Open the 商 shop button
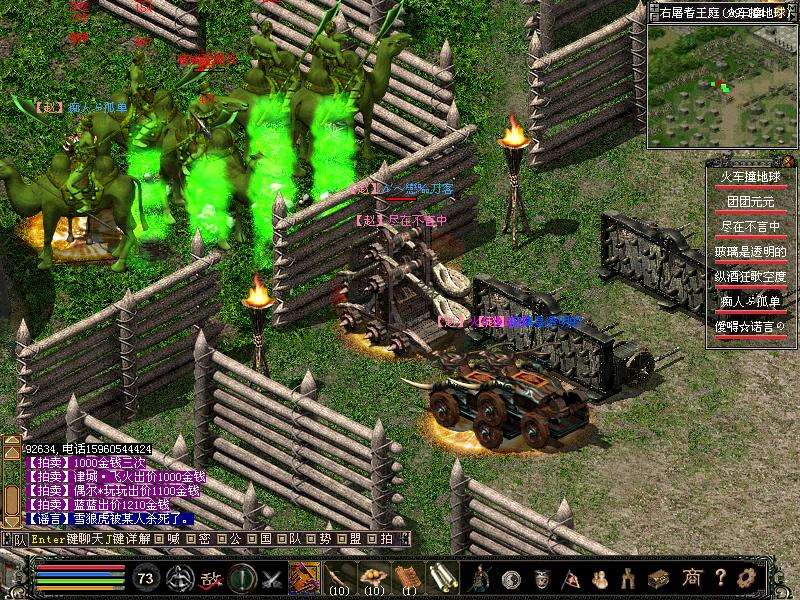 691,577
